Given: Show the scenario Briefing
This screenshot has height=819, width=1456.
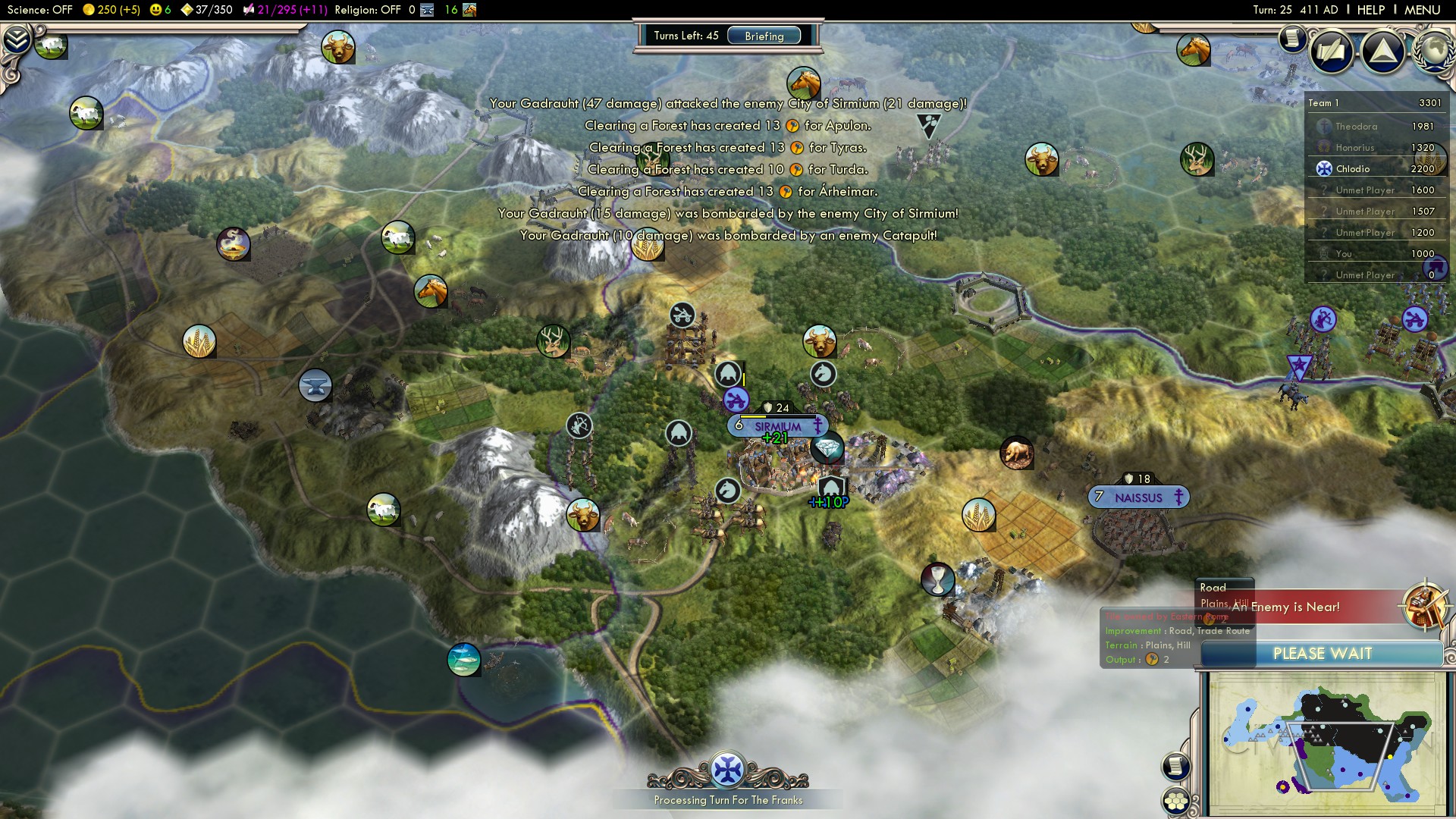Looking at the screenshot, I should tap(764, 36).
